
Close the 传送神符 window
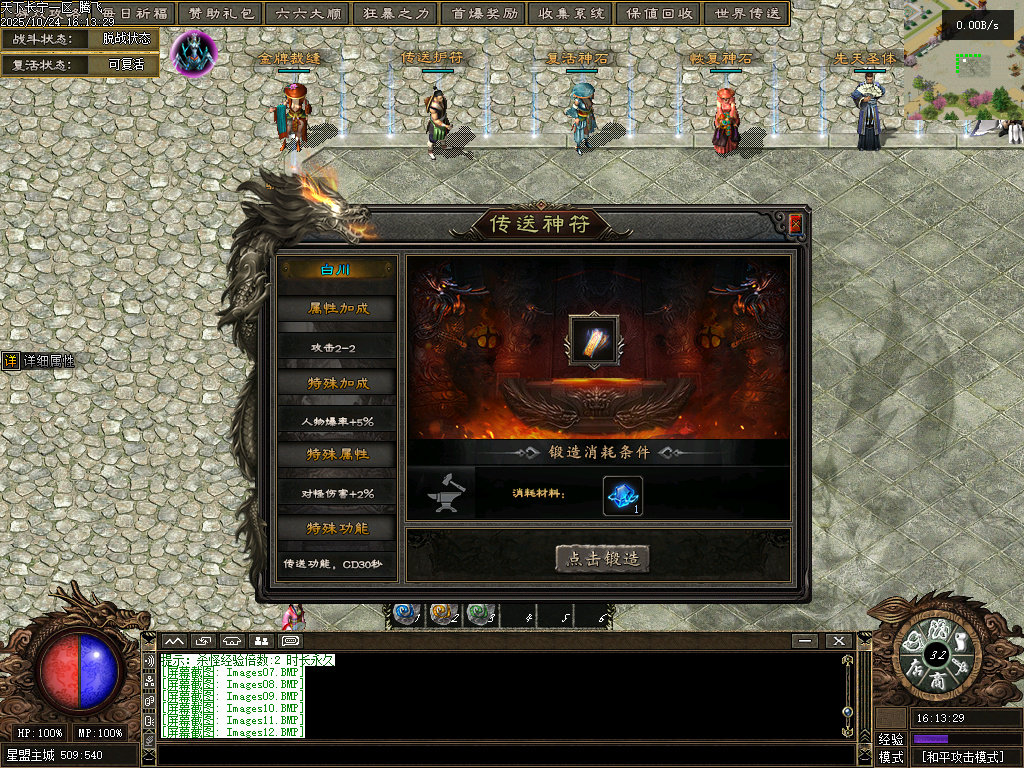pos(795,224)
